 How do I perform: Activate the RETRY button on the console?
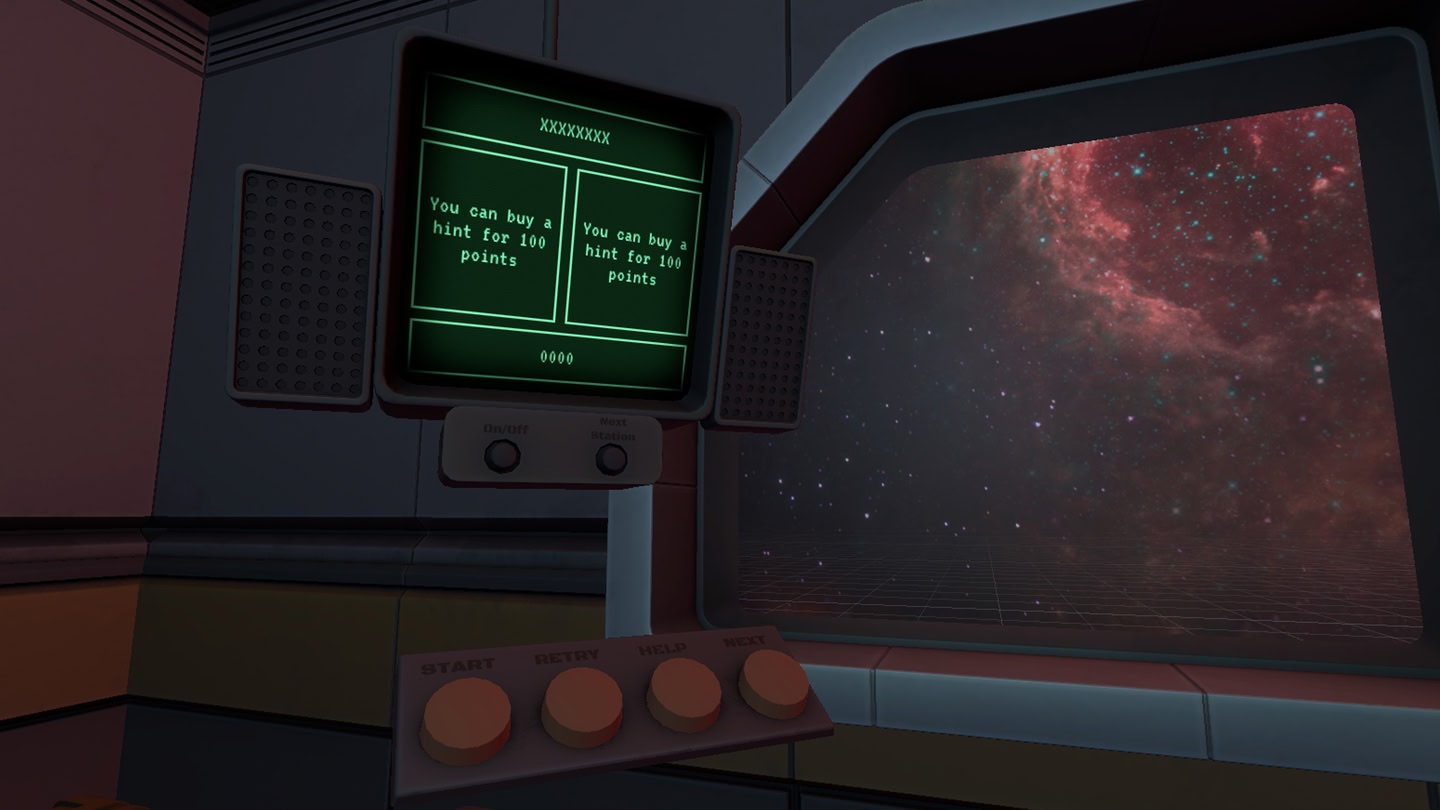pos(581,703)
